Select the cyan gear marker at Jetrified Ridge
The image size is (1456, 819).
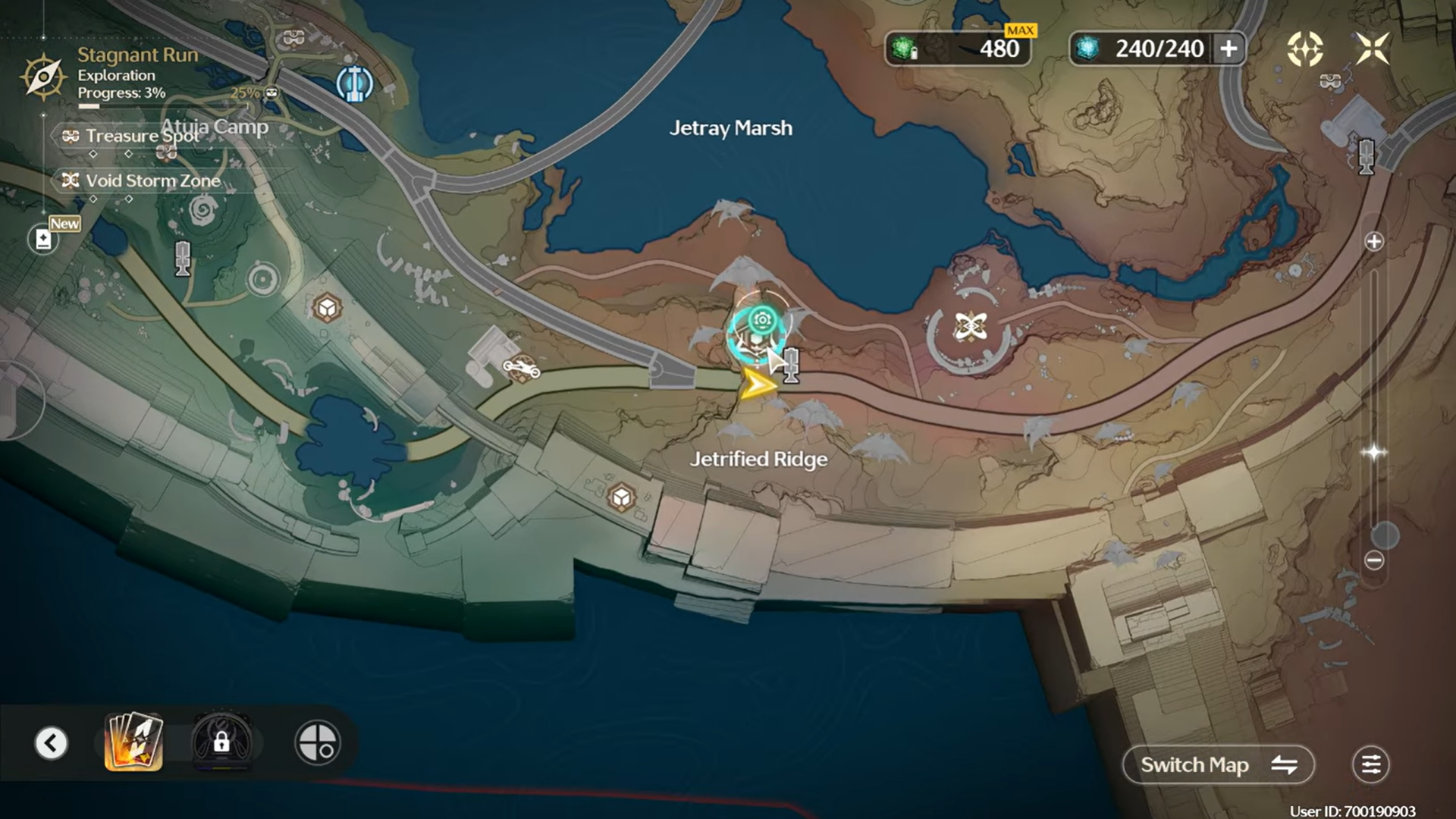click(761, 321)
